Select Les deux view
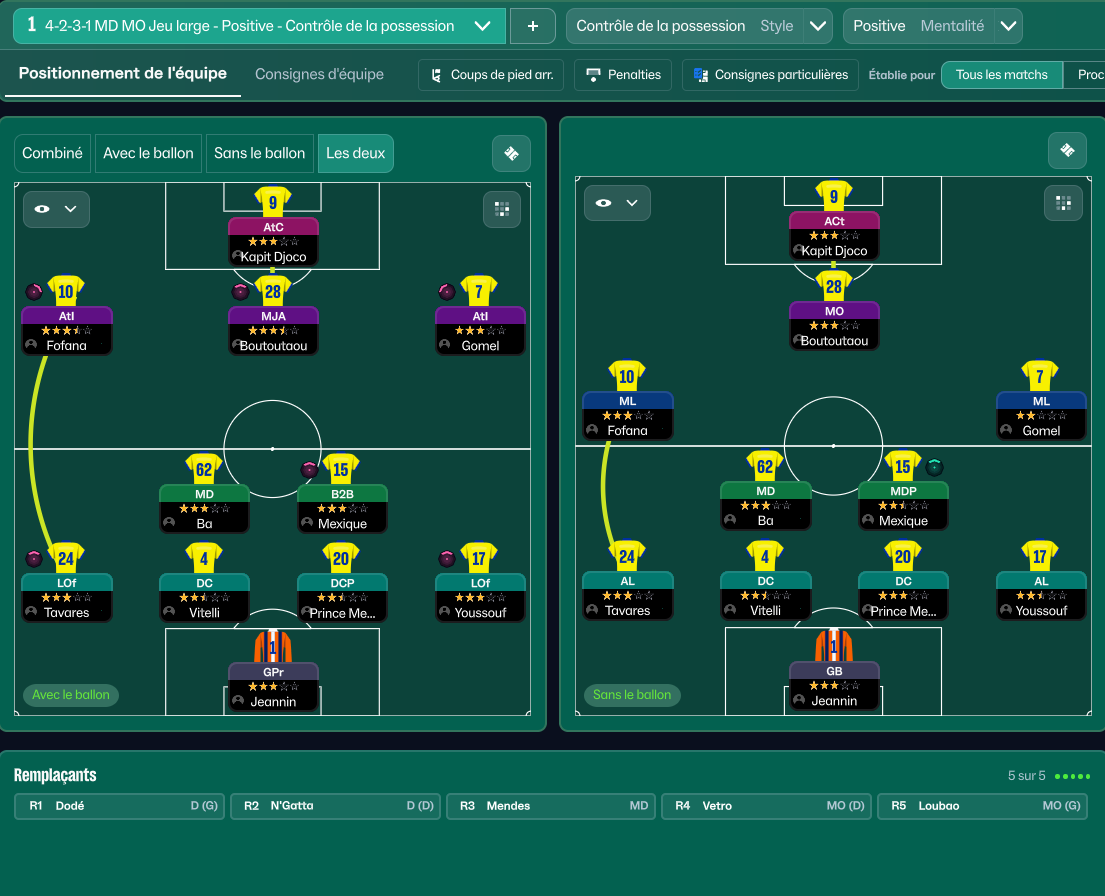The width and height of the screenshot is (1105, 896). coord(356,154)
